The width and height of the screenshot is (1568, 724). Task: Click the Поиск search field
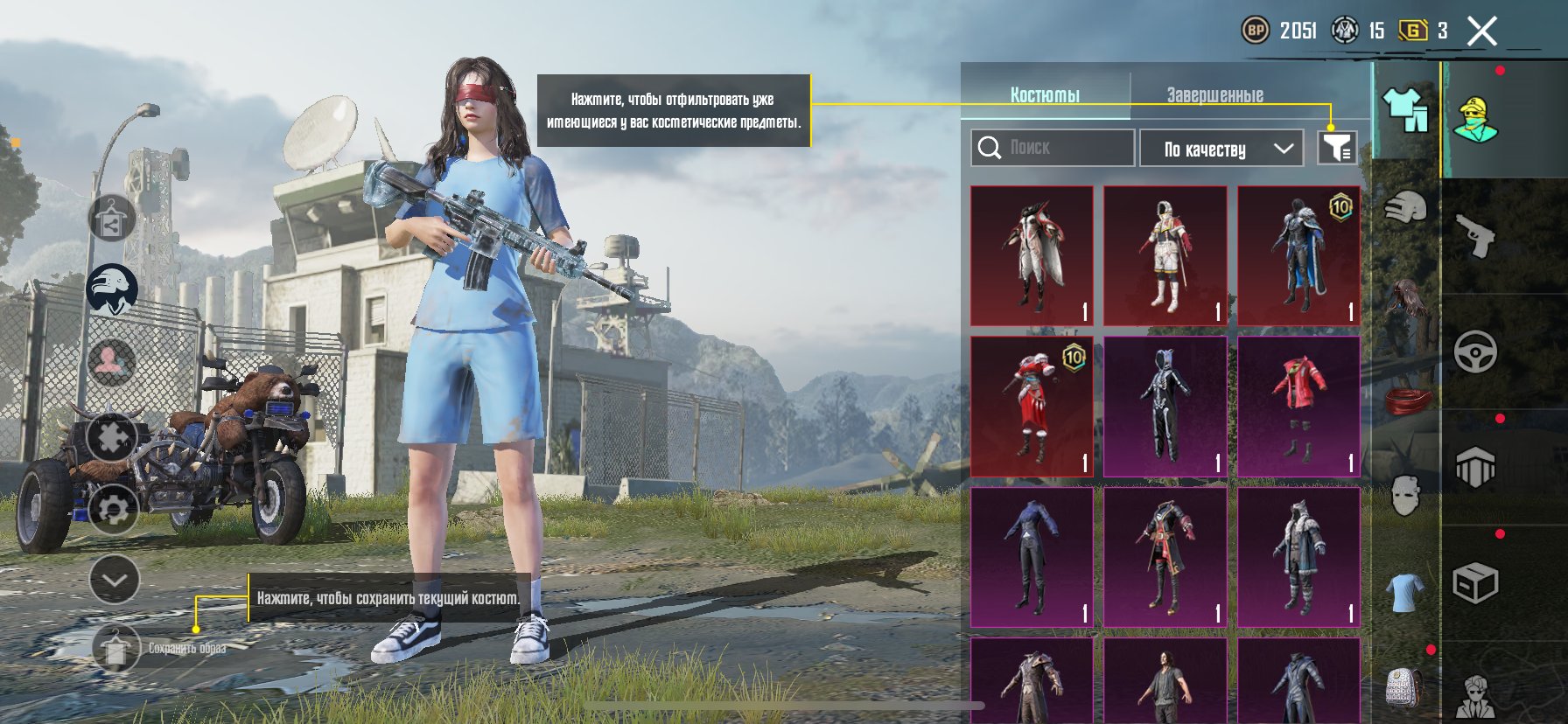click(1053, 148)
